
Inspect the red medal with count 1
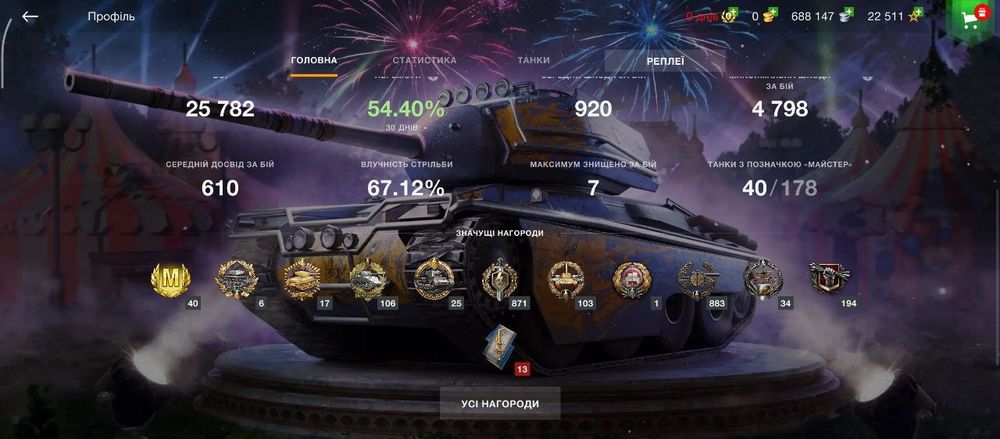[631, 279]
